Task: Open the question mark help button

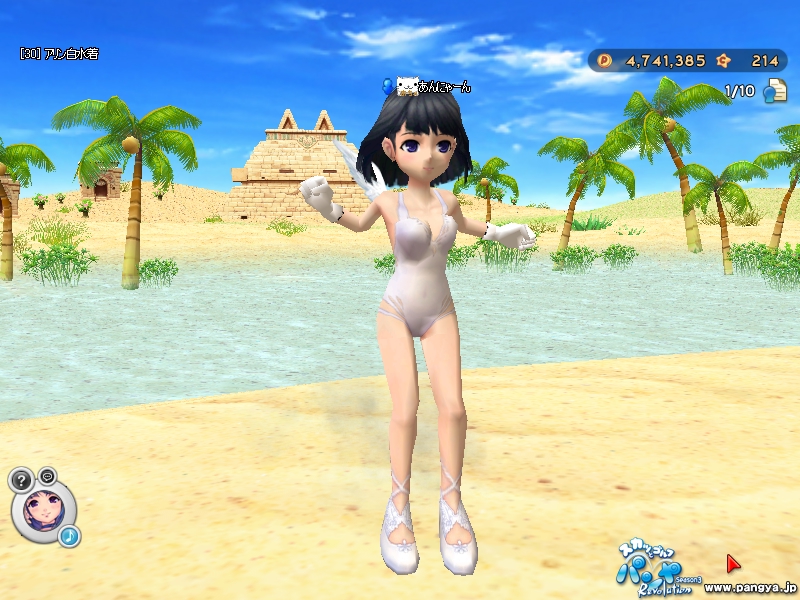Action: coord(20,479)
